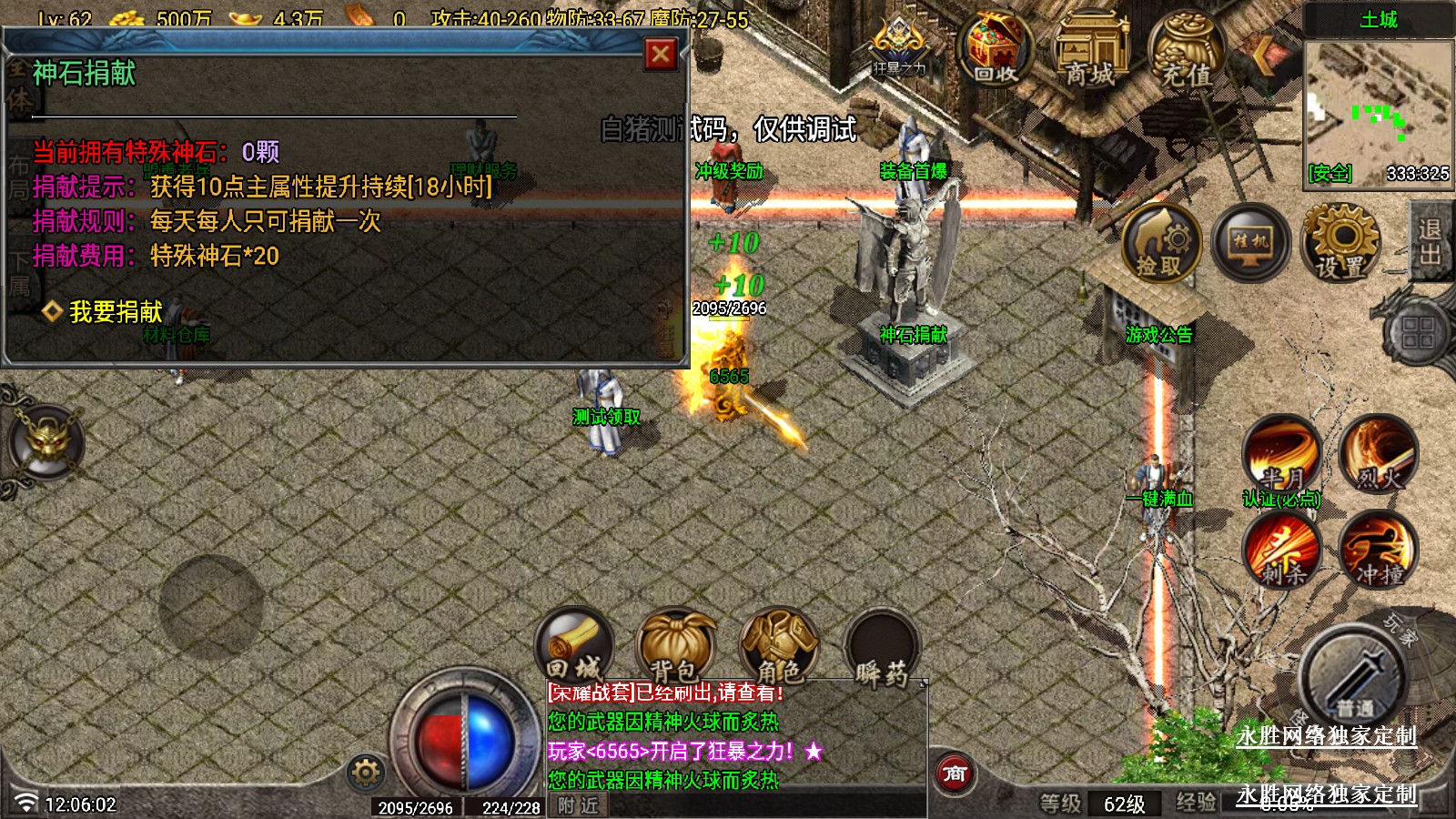Activate the 烈火 fire sword skill
Viewport: 1456px width, 819px height.
(1378, 455)
